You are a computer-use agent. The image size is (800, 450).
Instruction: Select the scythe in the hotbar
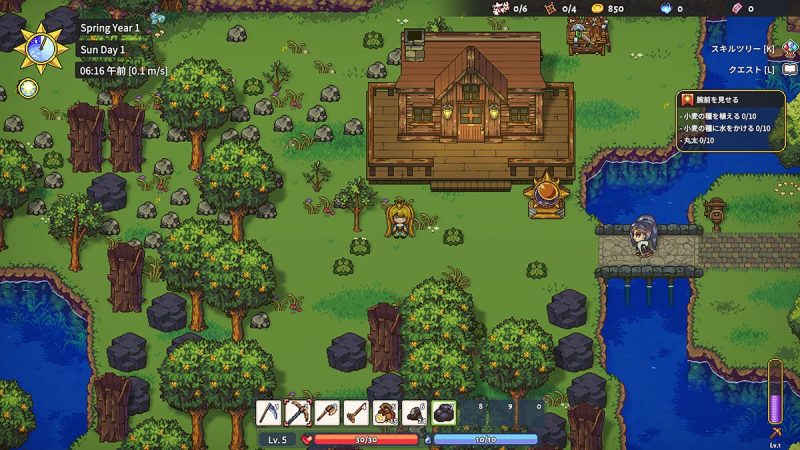(269, 412)
